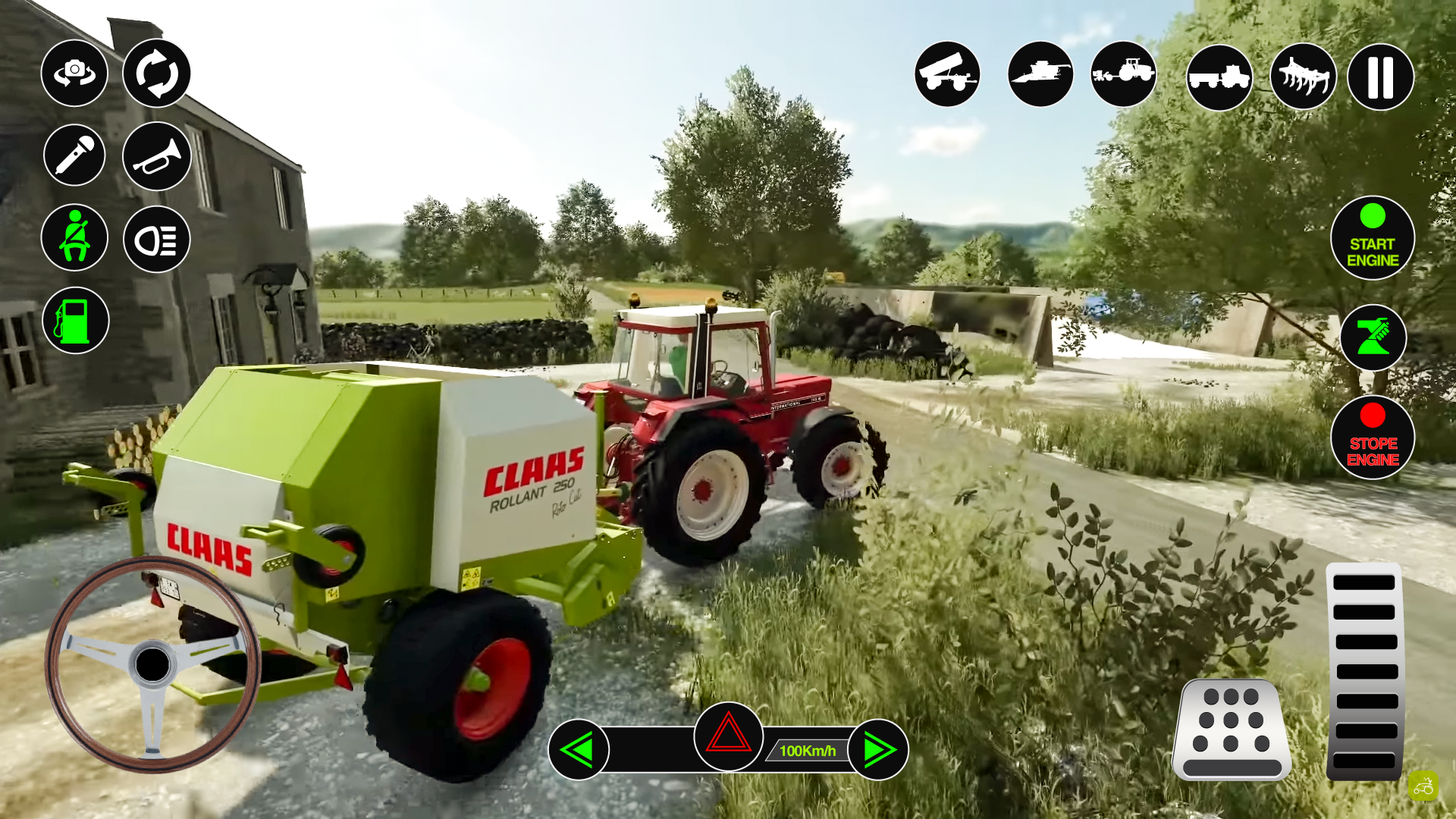Open the microphone control
1456x819 pixels.
tap(74, 155)
